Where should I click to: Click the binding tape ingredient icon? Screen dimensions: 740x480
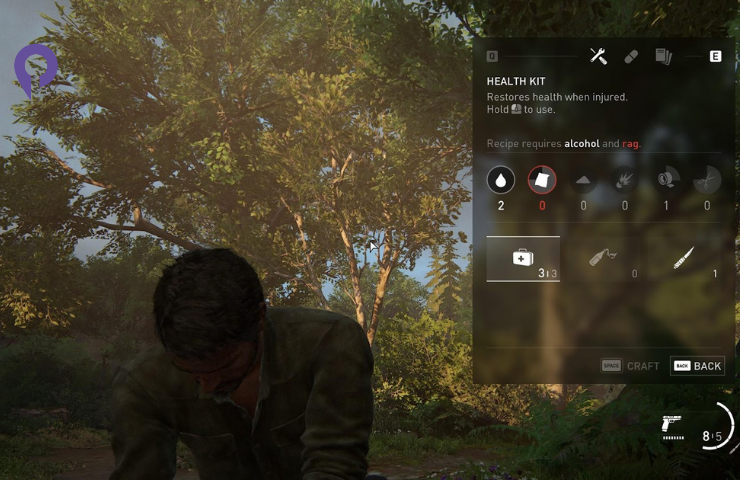[x=666, y=180]
